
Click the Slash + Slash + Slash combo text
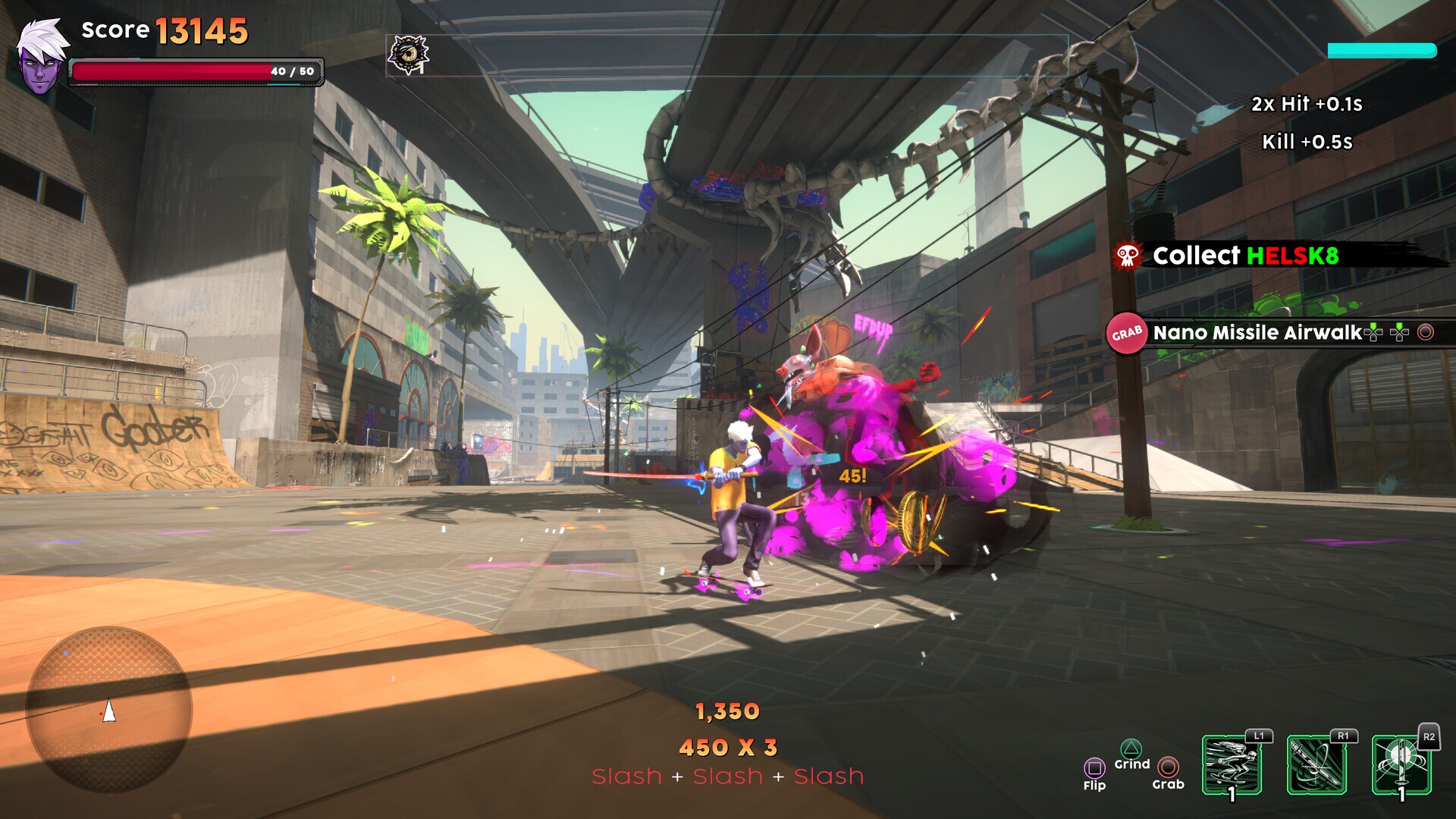click(728, 776)
